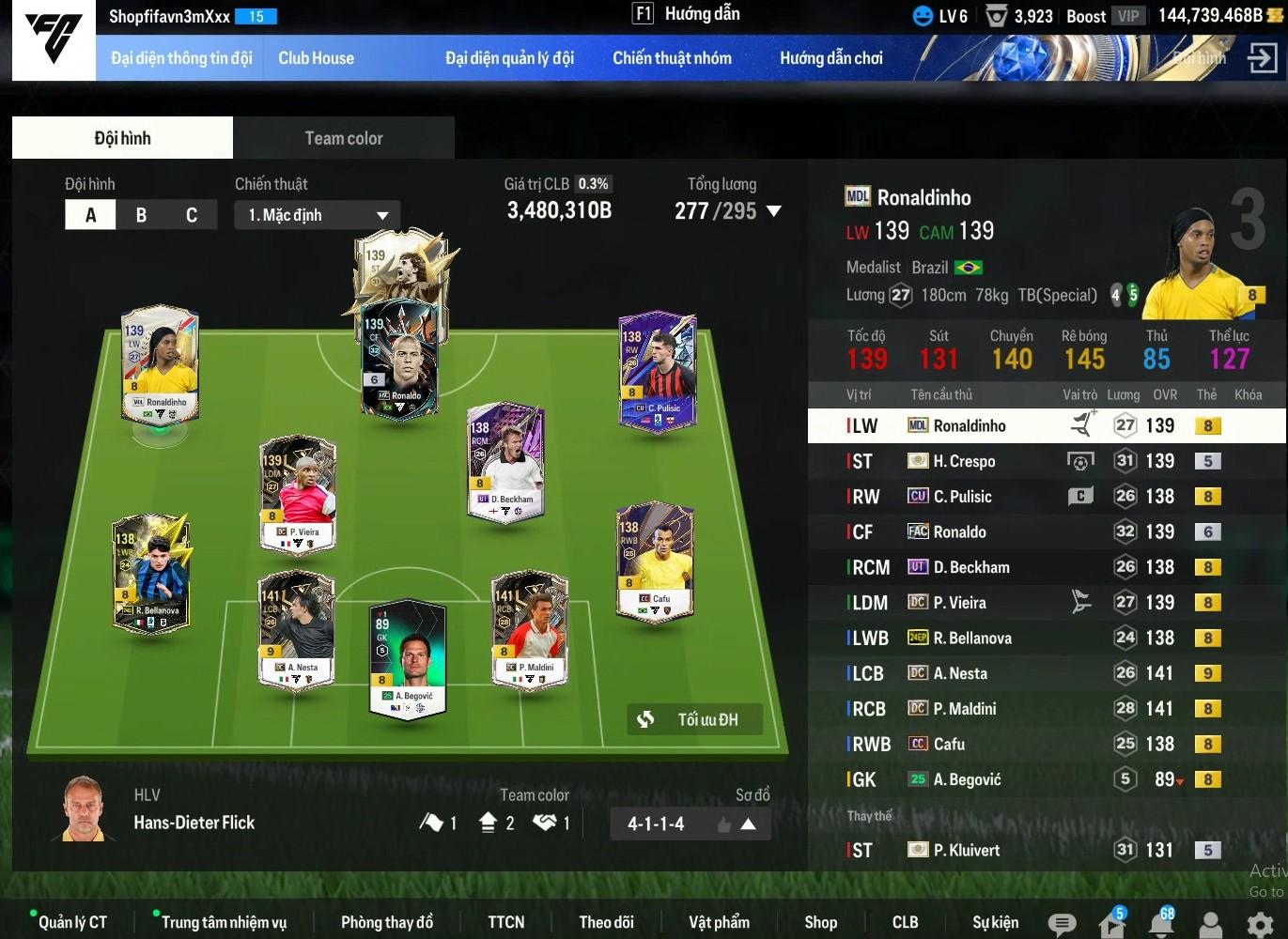This screenshot has width=1288, height=939.
Task: Pick the D. Beckham card on pitch
Action: [506, 462]
